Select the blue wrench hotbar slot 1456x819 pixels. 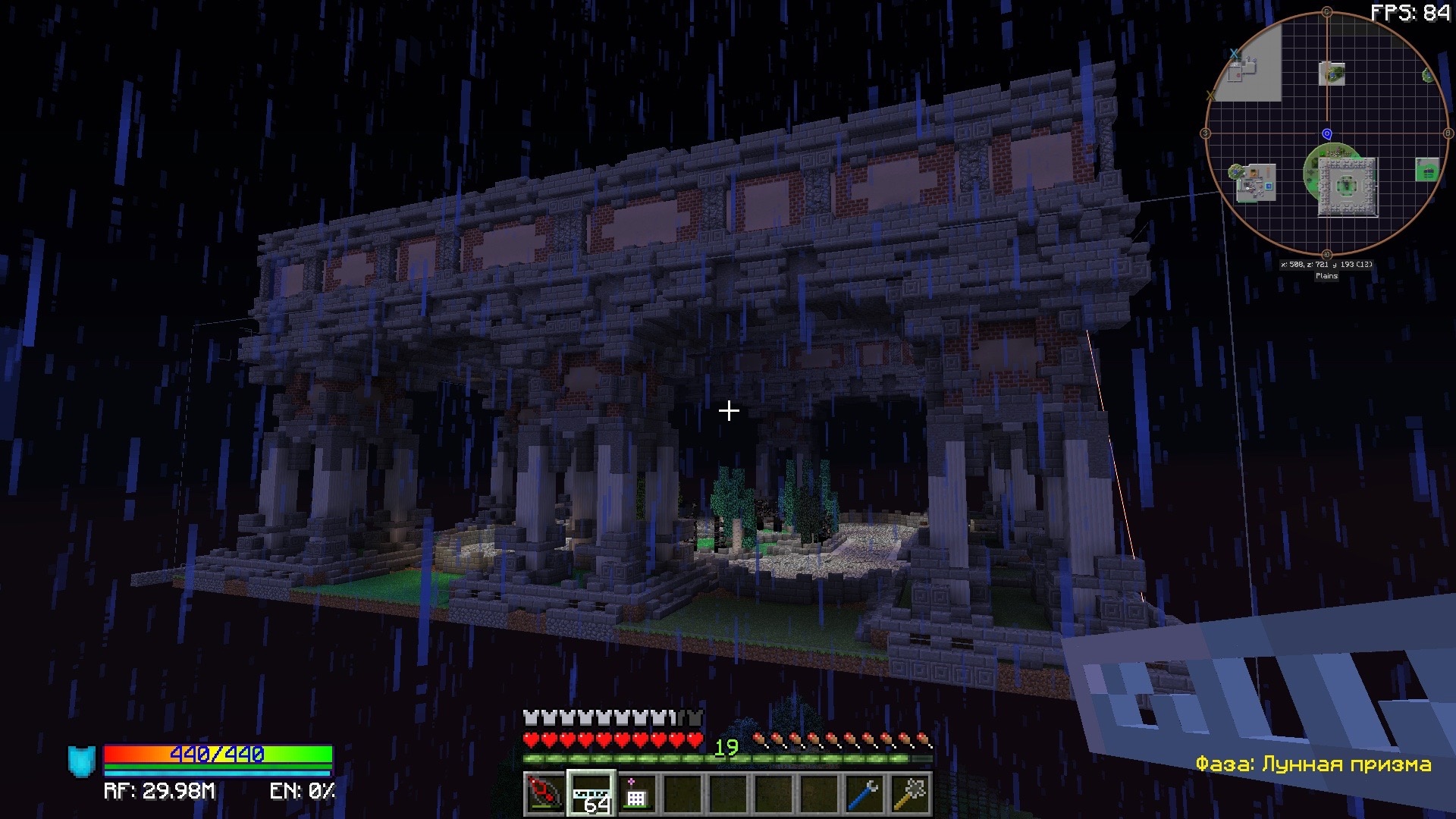coord(865,794)
